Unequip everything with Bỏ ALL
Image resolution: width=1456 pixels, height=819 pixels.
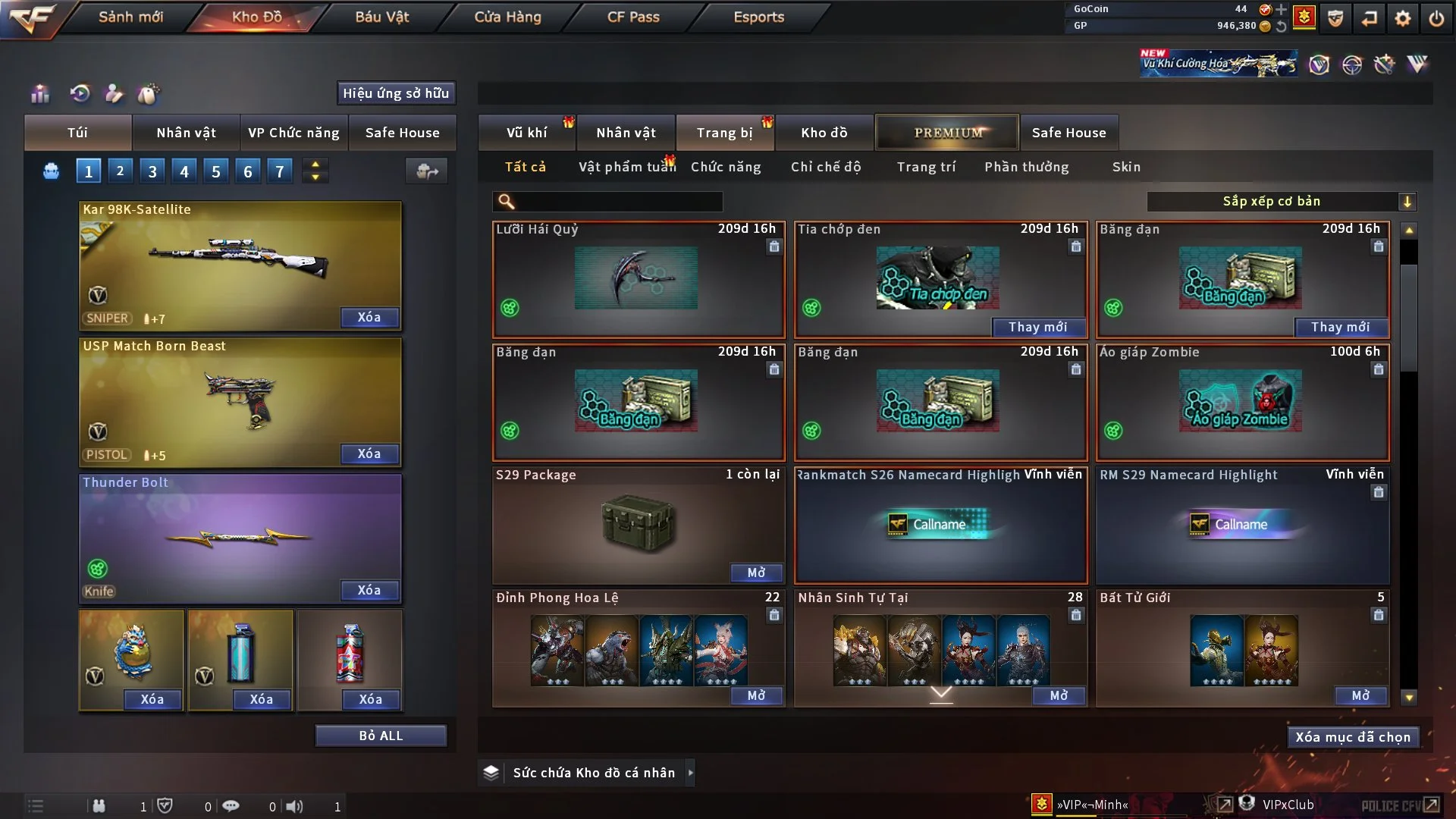pos(381,736)
